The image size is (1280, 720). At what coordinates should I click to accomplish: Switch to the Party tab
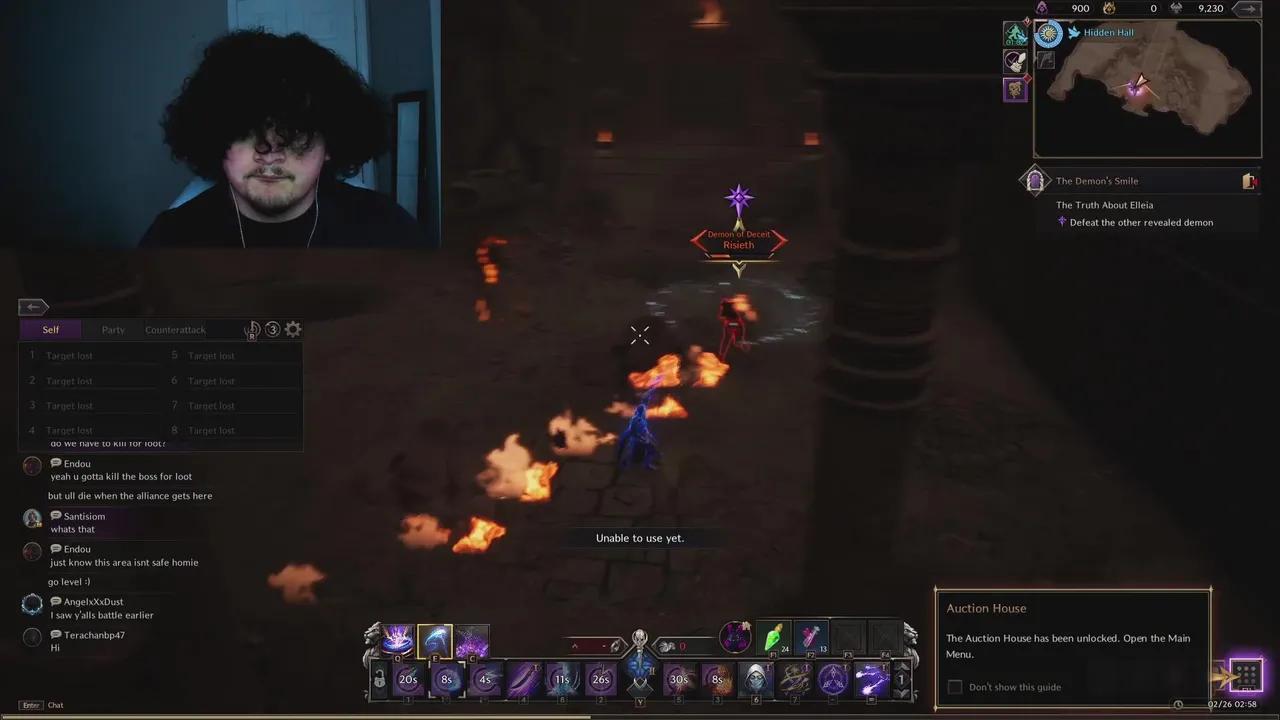tap(113, 329)
